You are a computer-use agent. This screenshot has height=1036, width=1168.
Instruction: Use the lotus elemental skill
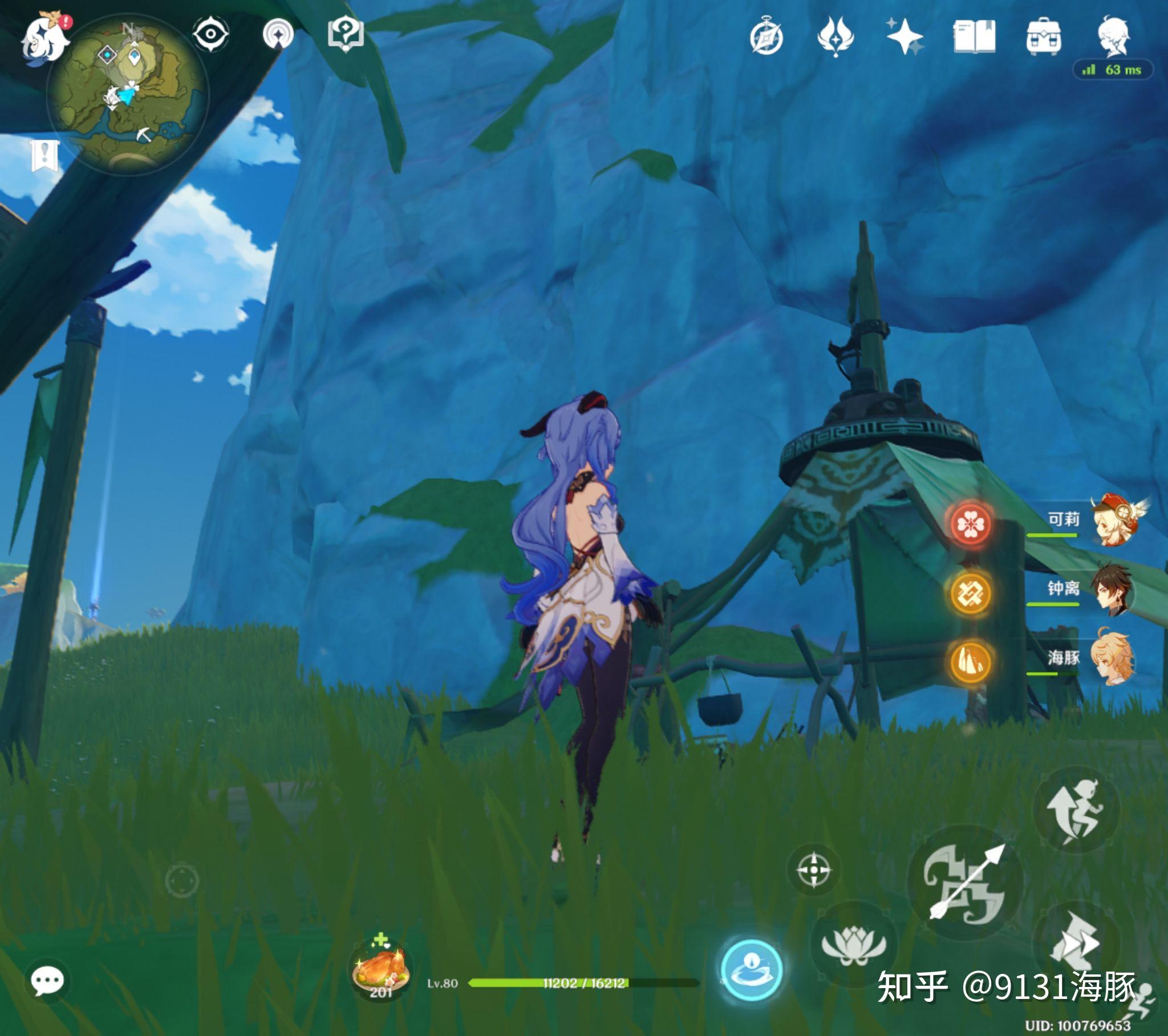[853, 945]
